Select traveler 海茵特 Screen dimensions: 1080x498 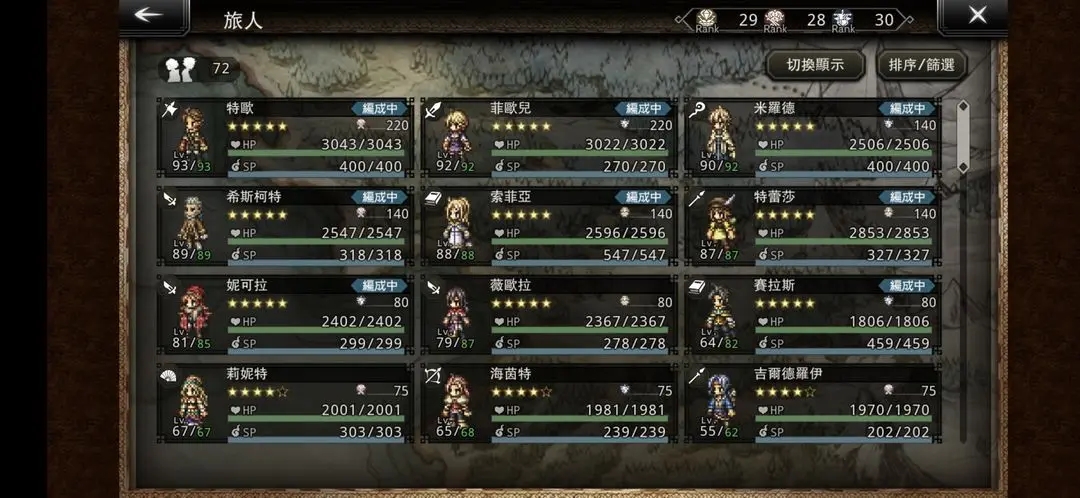tap(549, 401)
